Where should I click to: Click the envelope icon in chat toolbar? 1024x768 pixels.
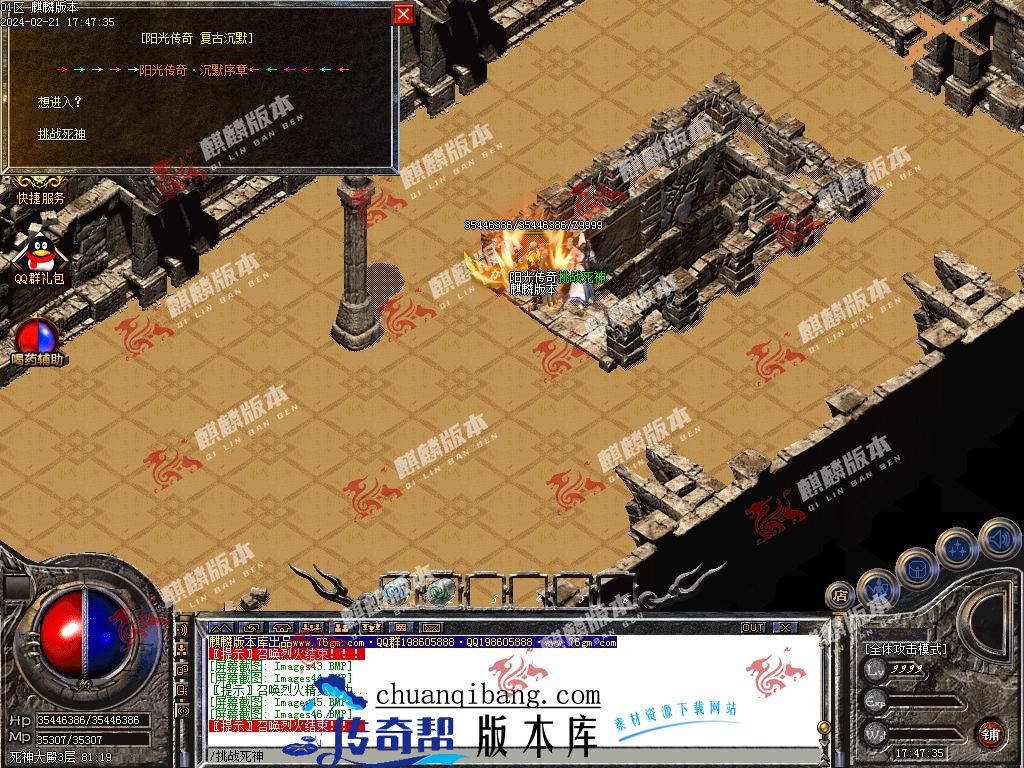250,627
